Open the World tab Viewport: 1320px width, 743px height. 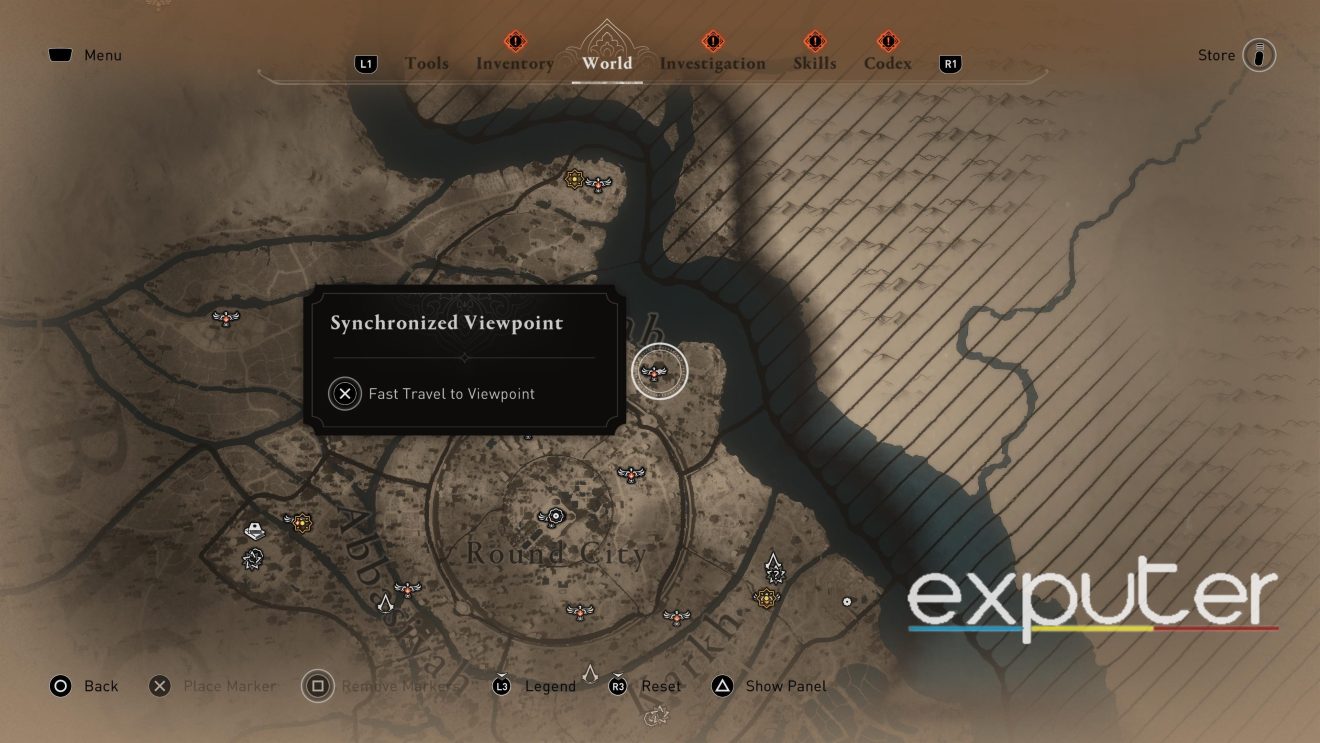click(606, 63)
